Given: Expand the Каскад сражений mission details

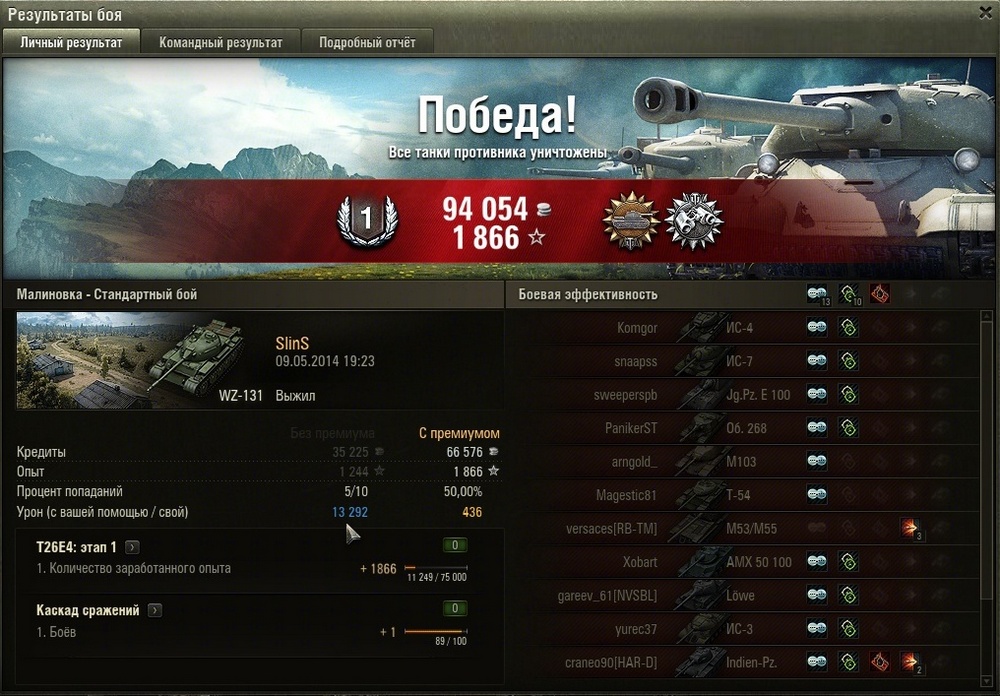Looking at the screenshot, I should coord(155,610).
